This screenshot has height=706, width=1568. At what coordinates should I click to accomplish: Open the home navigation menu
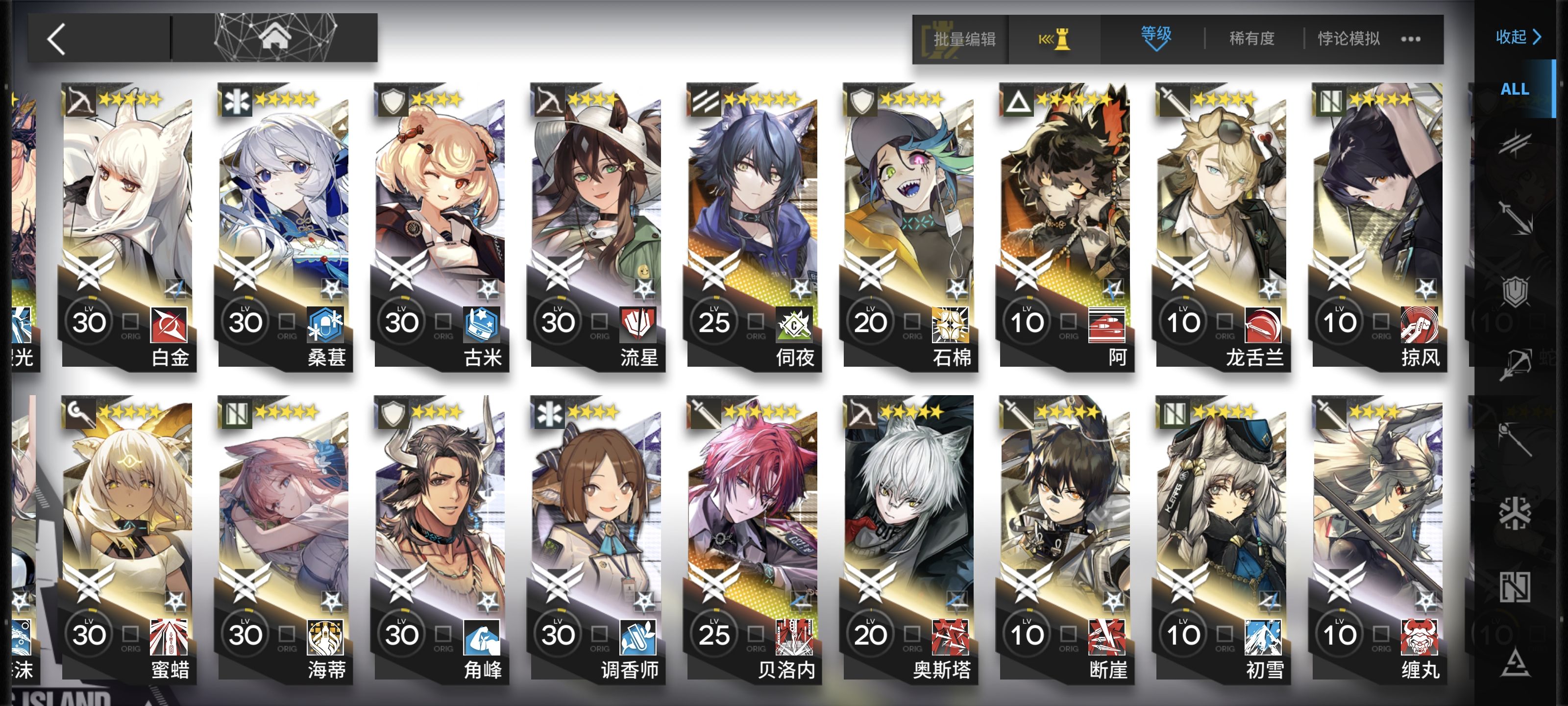[x=274, y=38]
